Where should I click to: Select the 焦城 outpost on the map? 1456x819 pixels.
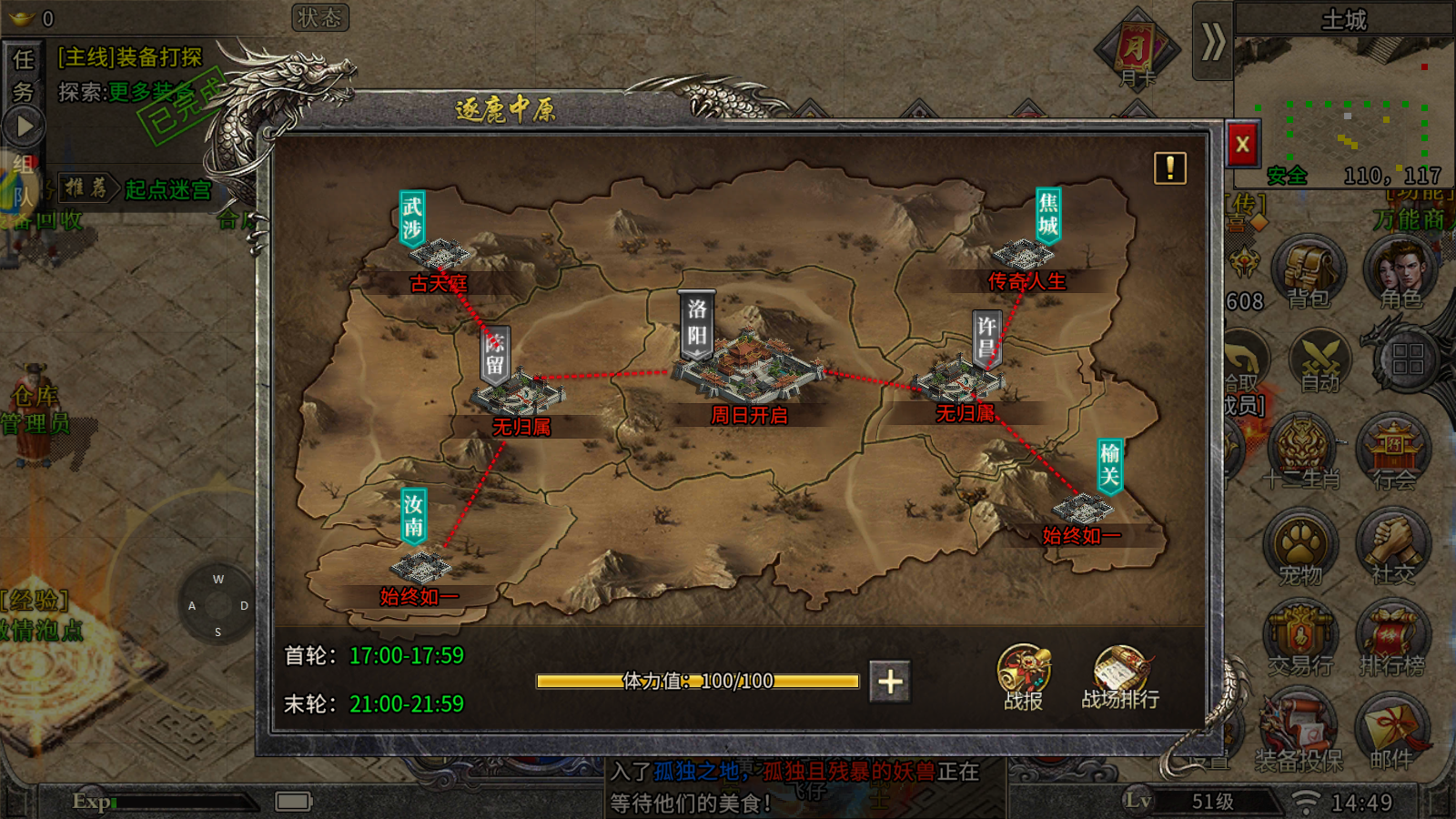coord(1024,254)
